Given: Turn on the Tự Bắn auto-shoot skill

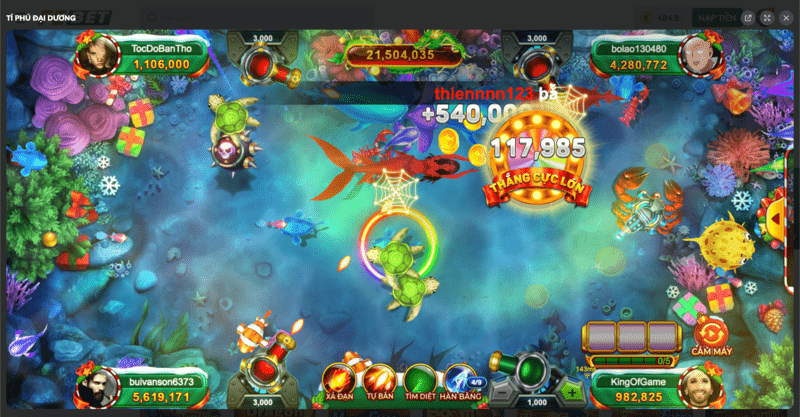Looking at the screenshot, I should pyautogui.click(x=378, y=380).
